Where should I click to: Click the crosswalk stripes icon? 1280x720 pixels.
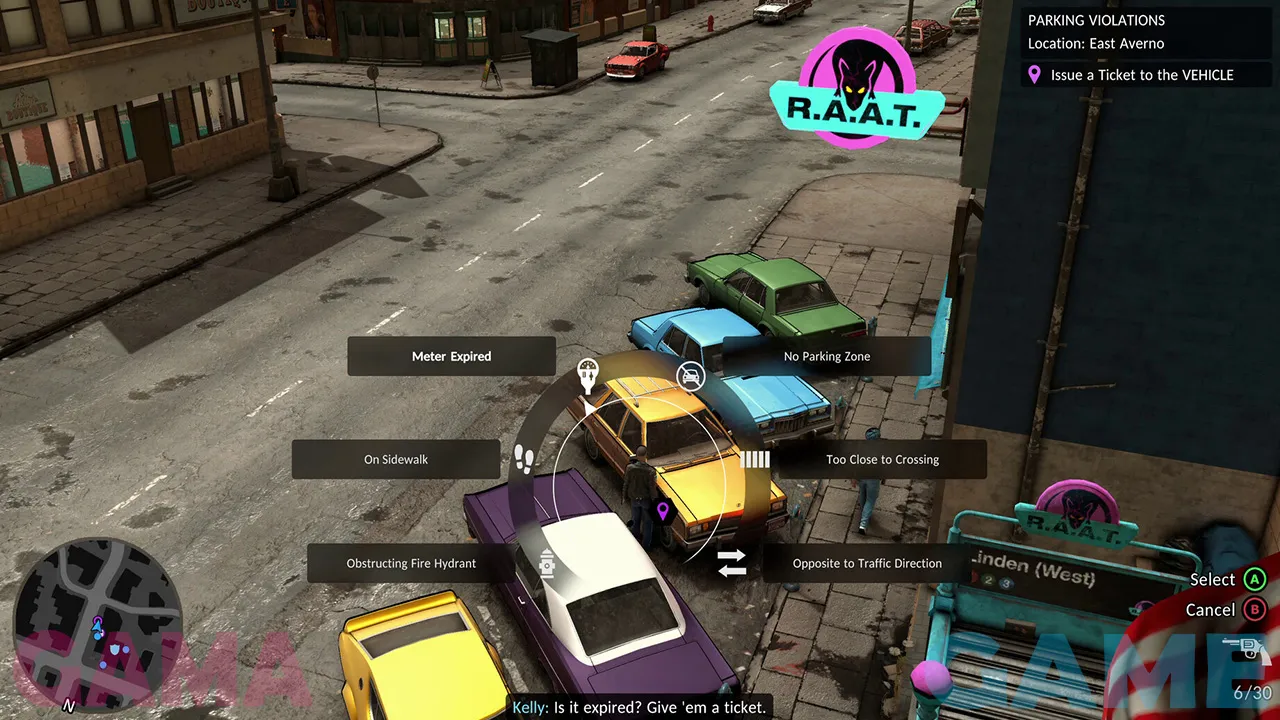[755, 460]
